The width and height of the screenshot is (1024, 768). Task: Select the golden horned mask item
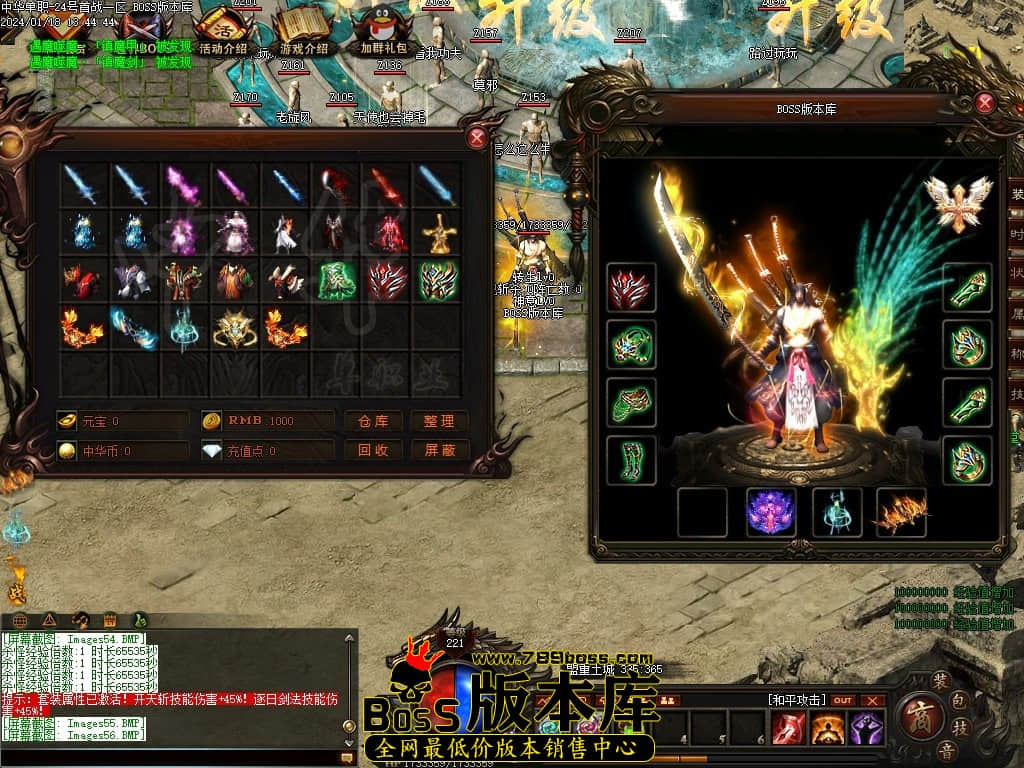tap(234, 328)
